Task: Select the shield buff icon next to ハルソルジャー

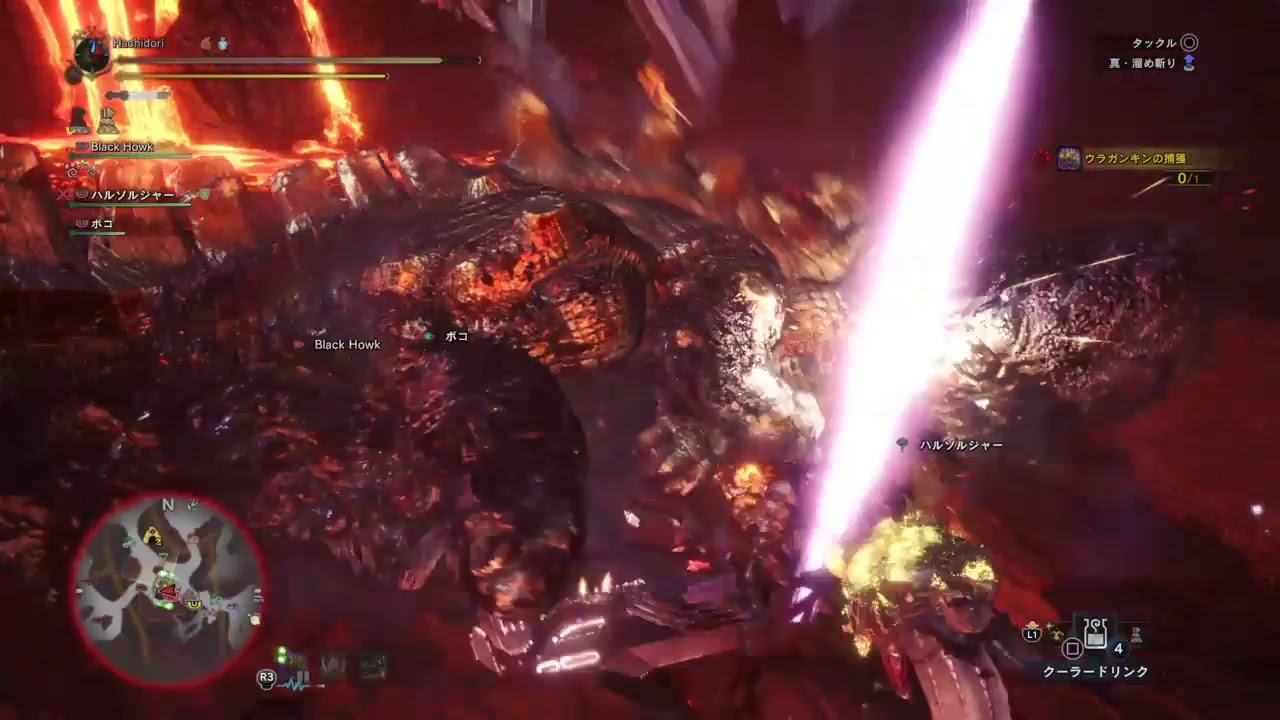Action: pyautogui.click(x=204, y=195)
